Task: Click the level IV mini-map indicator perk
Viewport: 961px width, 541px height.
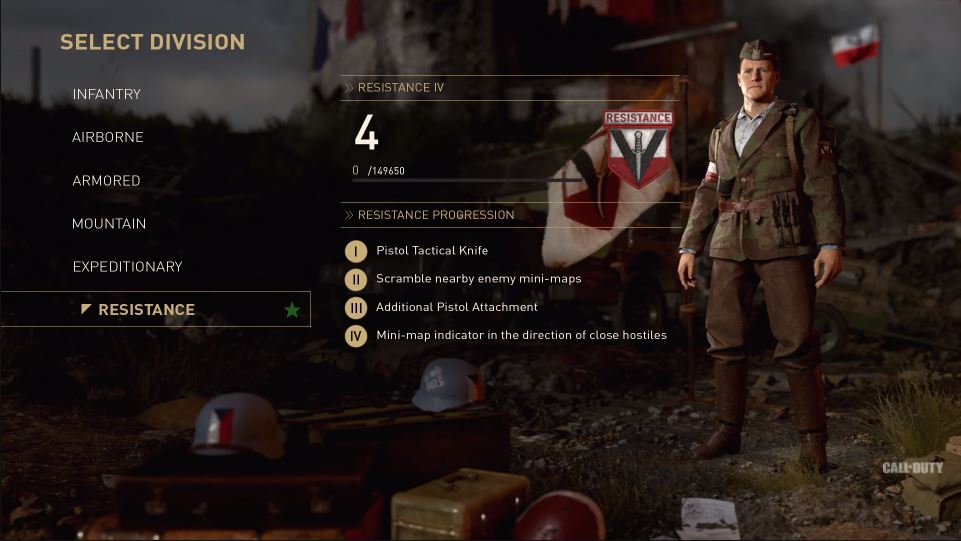Action: 520,335
